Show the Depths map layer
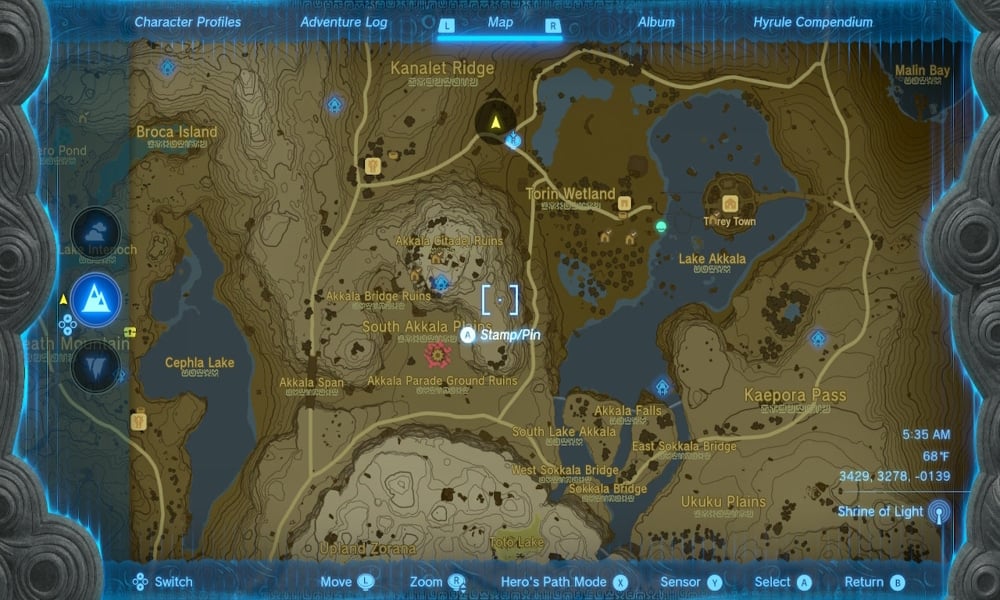 point(96,364)
